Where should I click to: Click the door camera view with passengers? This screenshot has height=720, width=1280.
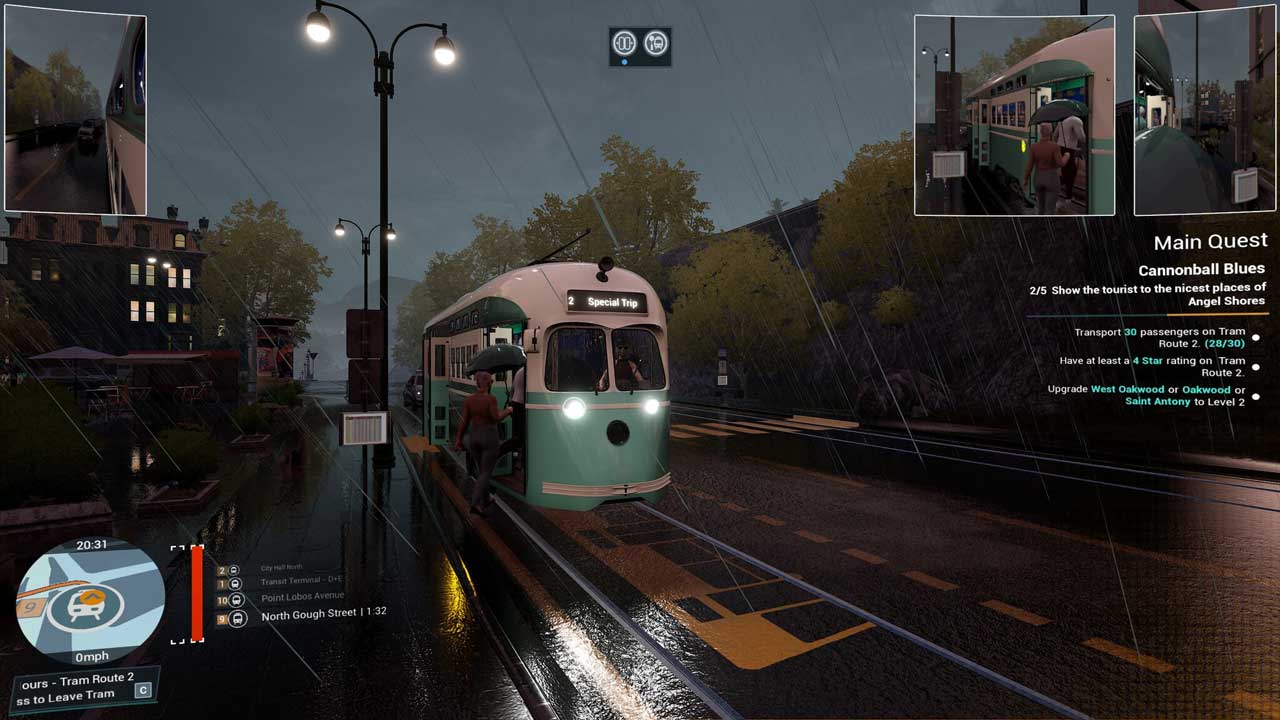1014,114
